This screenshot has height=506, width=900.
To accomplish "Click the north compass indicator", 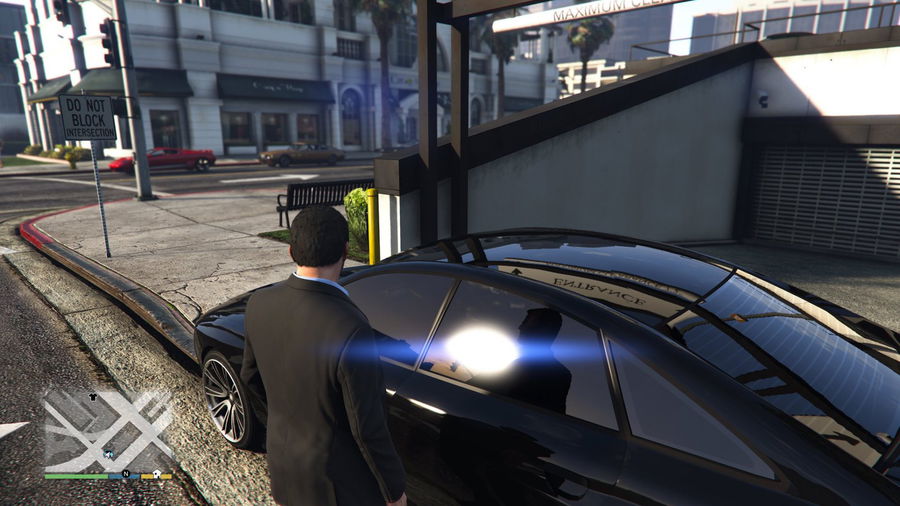I will coord(126,473).
